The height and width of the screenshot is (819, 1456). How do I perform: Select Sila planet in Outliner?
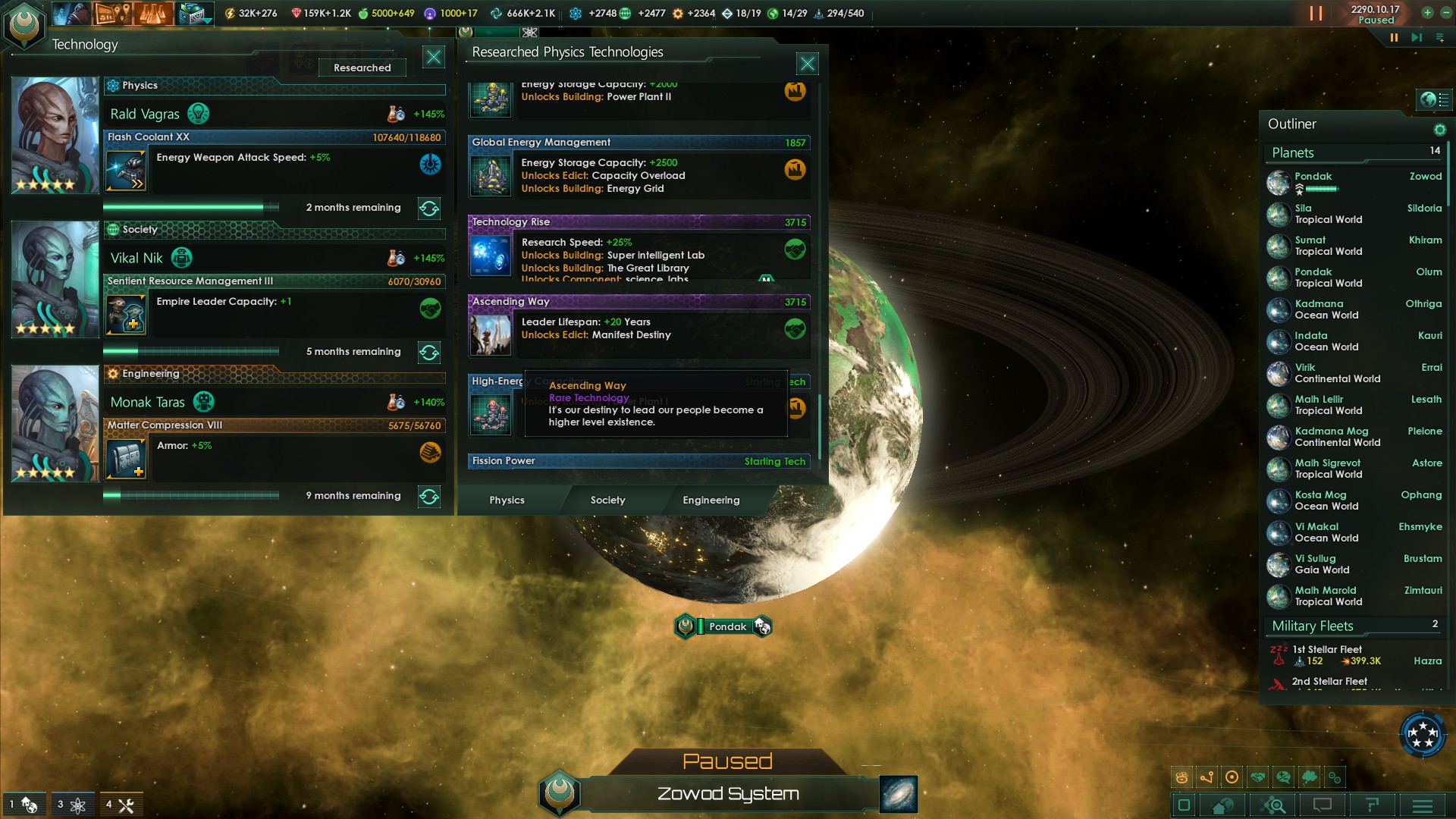click(1327, 214)
